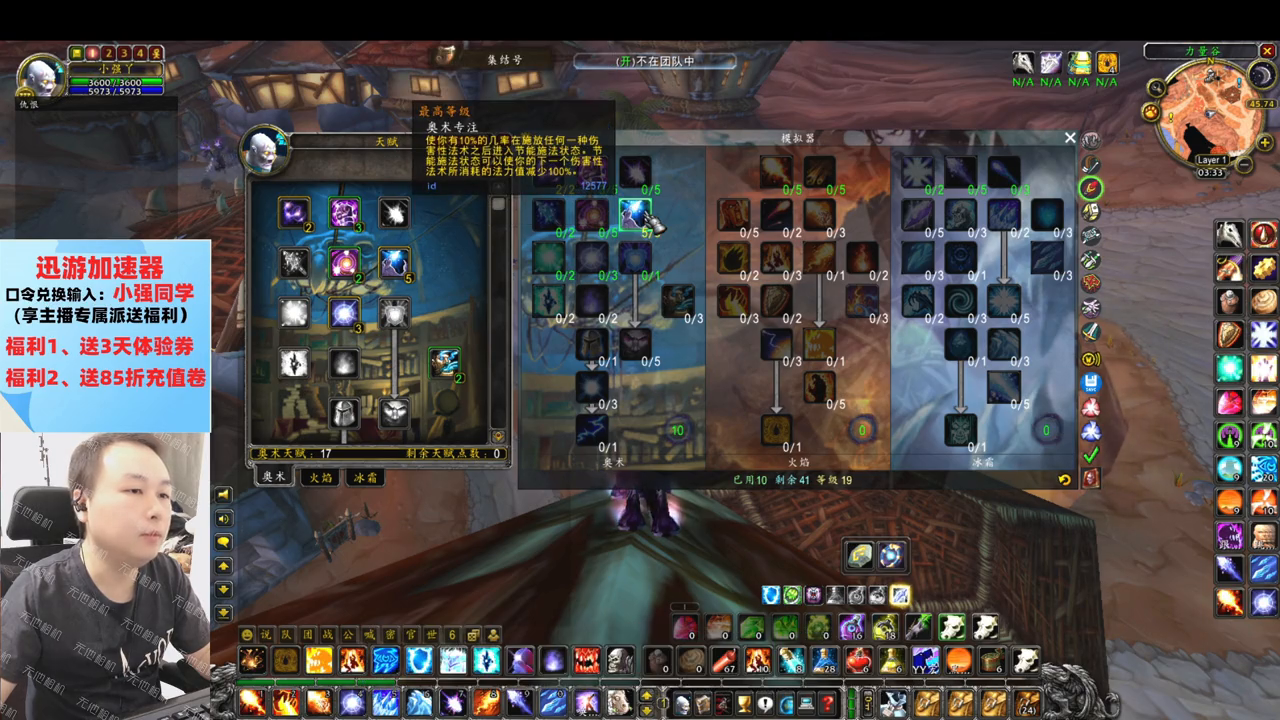Confirm the simulated talents with green checkmark

point(1091,454)
